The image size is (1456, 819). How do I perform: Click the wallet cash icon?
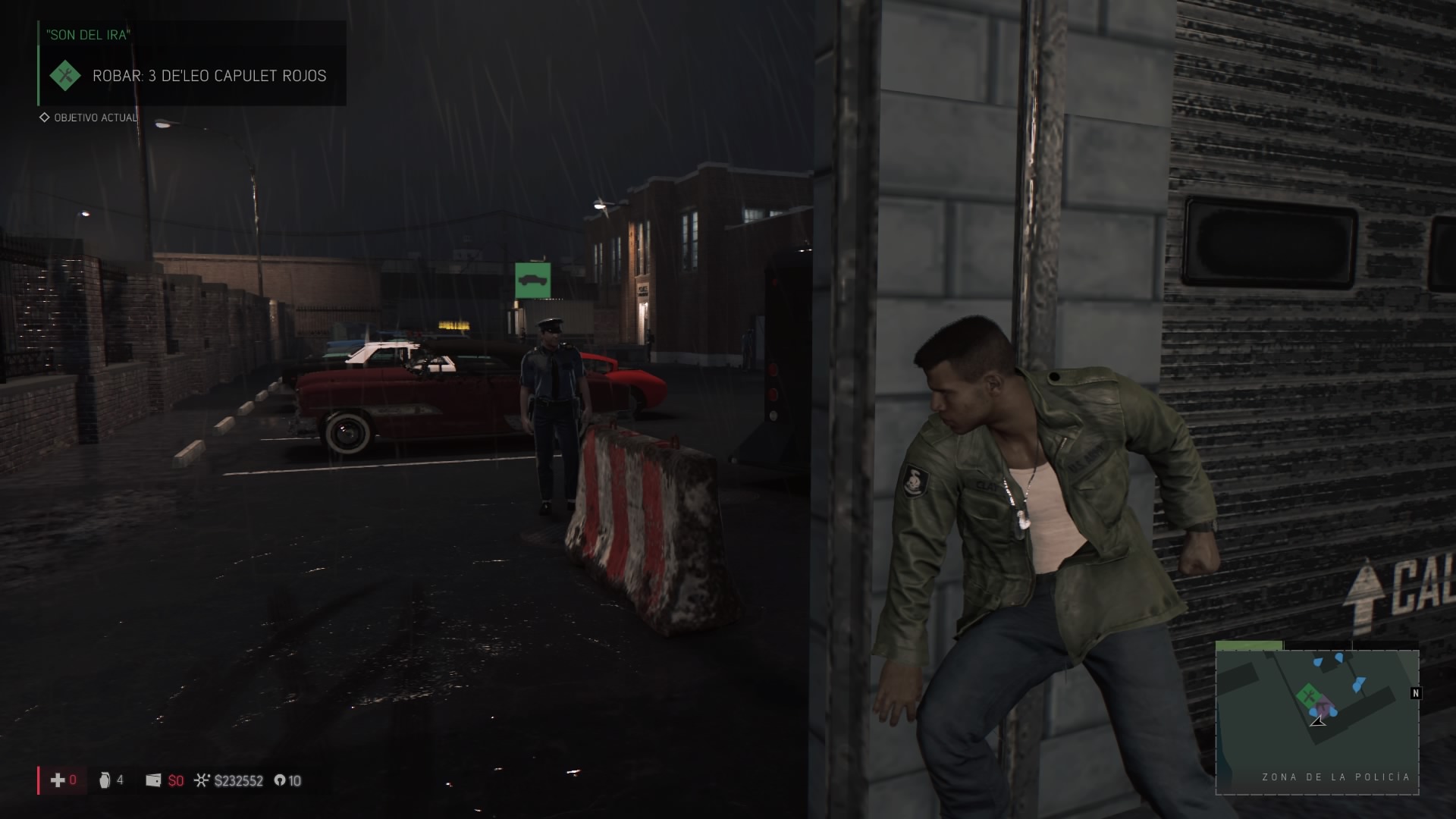[x=153, y=780]
